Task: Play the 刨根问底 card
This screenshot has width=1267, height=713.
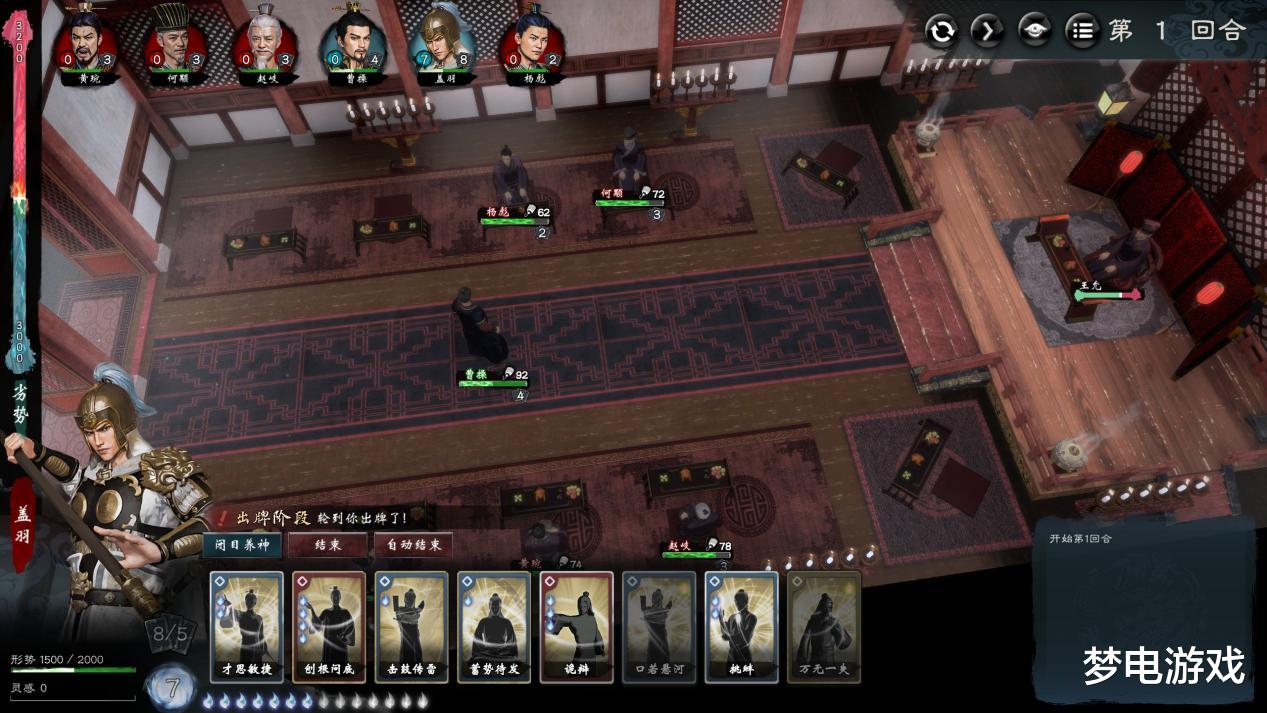Action: click(x=329, y=627)
